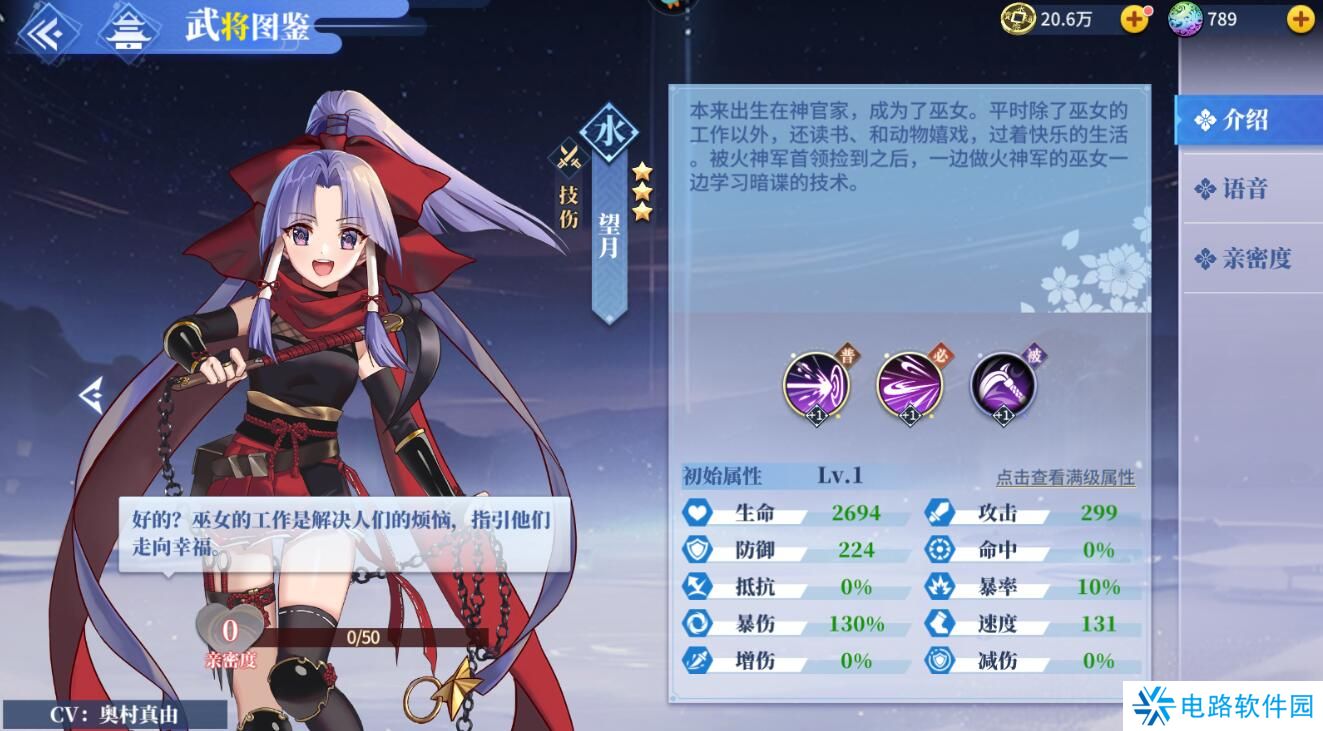Open the 必 ultimate skill icon

click(908, 387)
